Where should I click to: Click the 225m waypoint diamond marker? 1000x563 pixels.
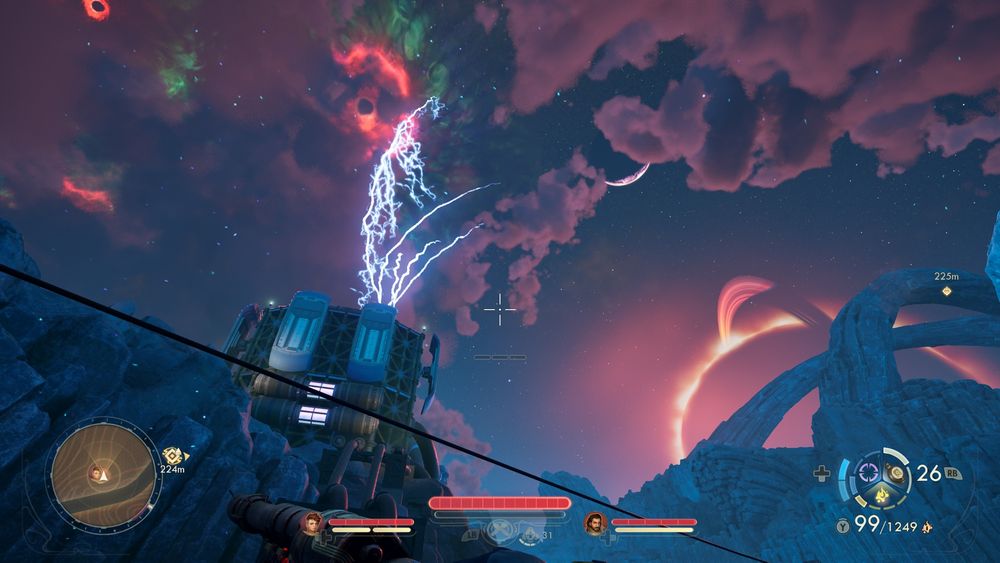click(946, 292)
